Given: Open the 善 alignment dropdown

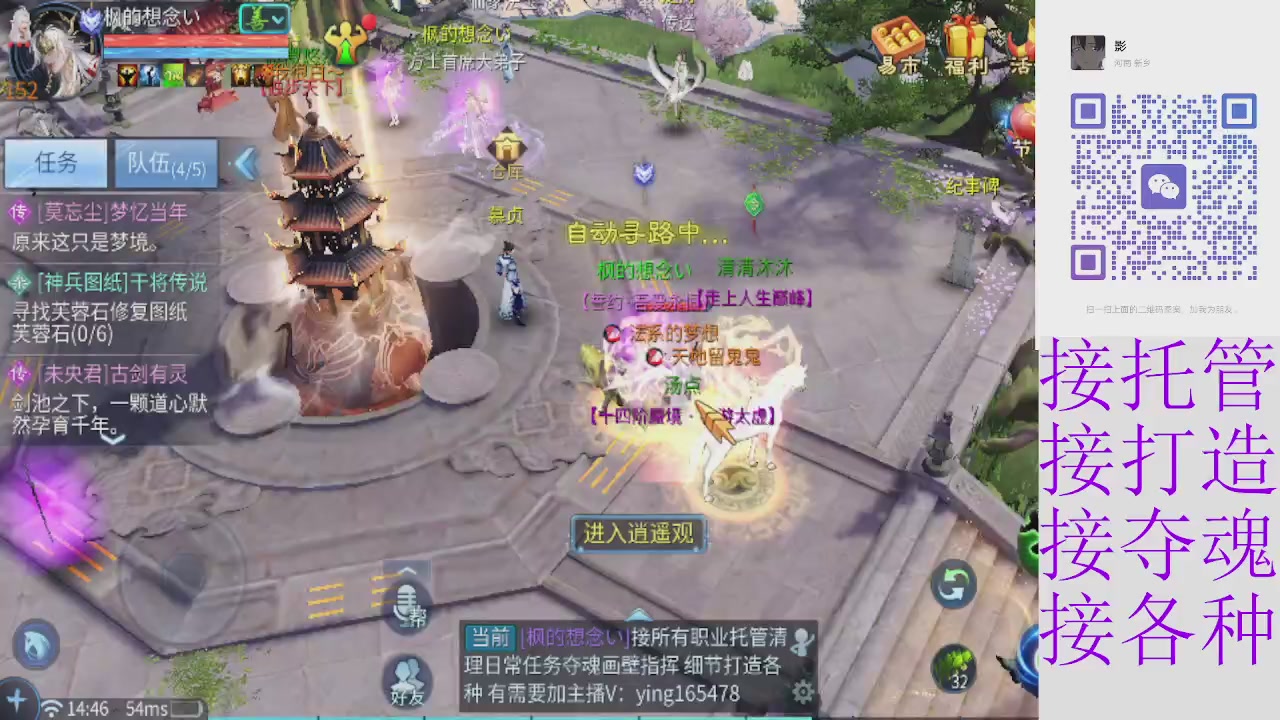Looking at the screenshot, I should (262, 18).
